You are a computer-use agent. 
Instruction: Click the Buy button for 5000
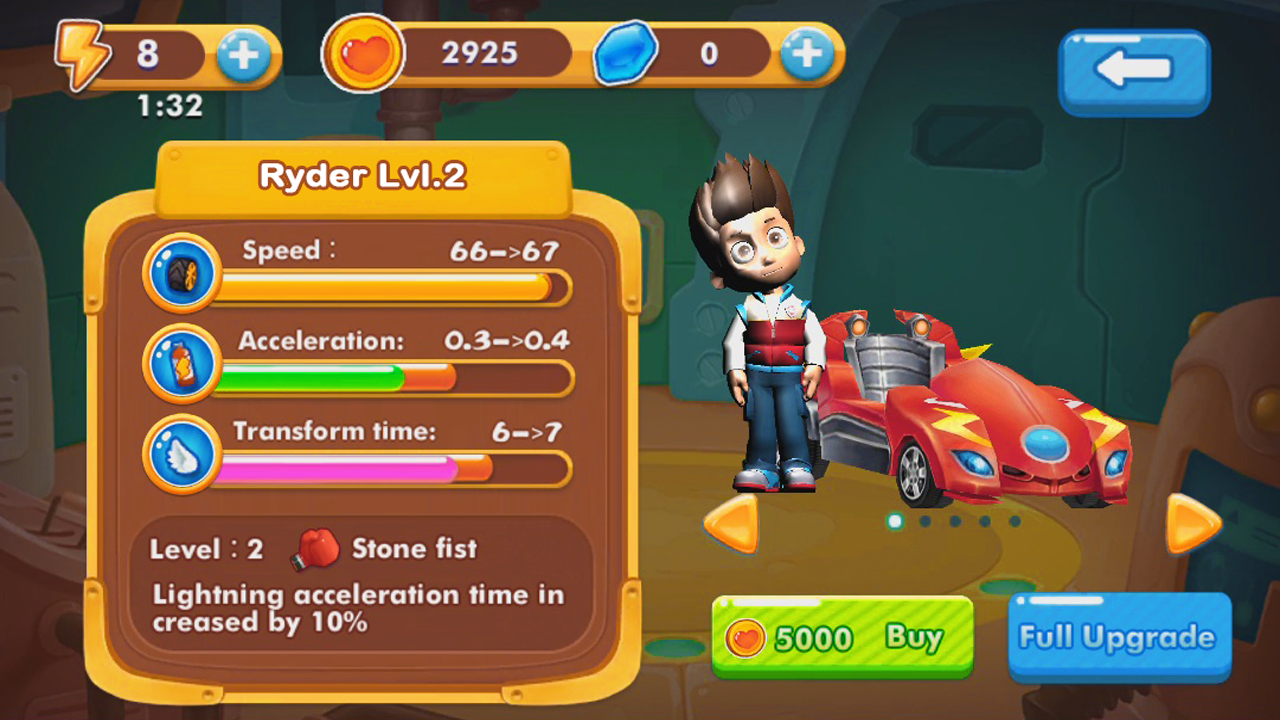(x=843, y=637)
